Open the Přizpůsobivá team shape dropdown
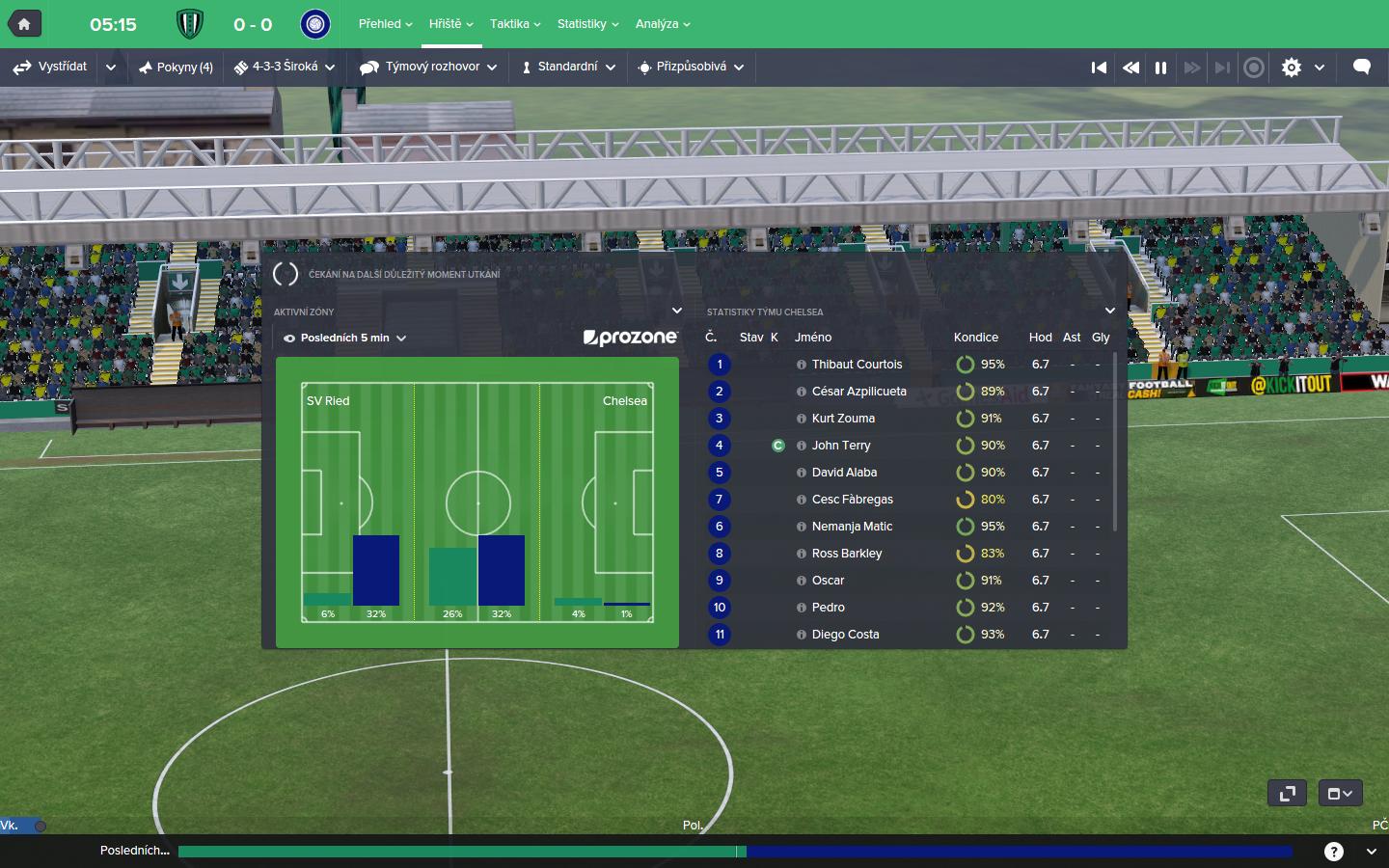This screenshot has height=868, width=1389. (691, 68)
